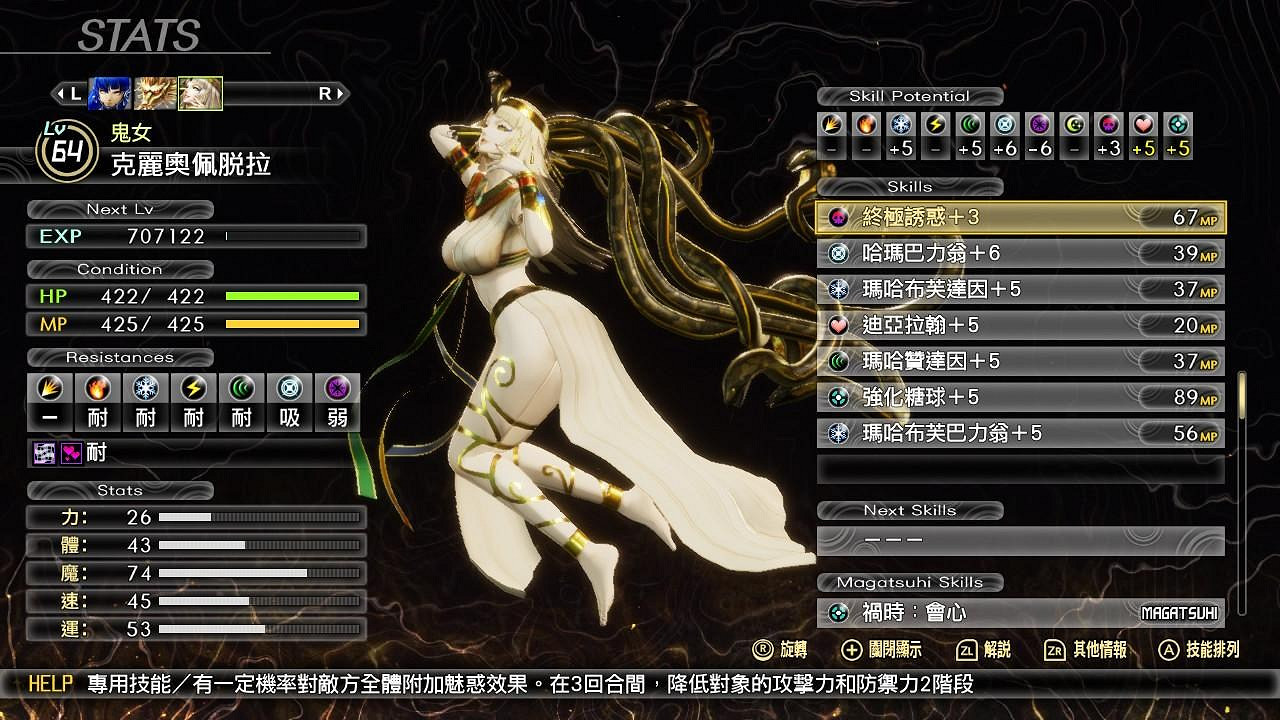Select the blue-haired protagonist portrait tab
The height and width of the screenshot is (720, 1280).
(x=107, y=90)
